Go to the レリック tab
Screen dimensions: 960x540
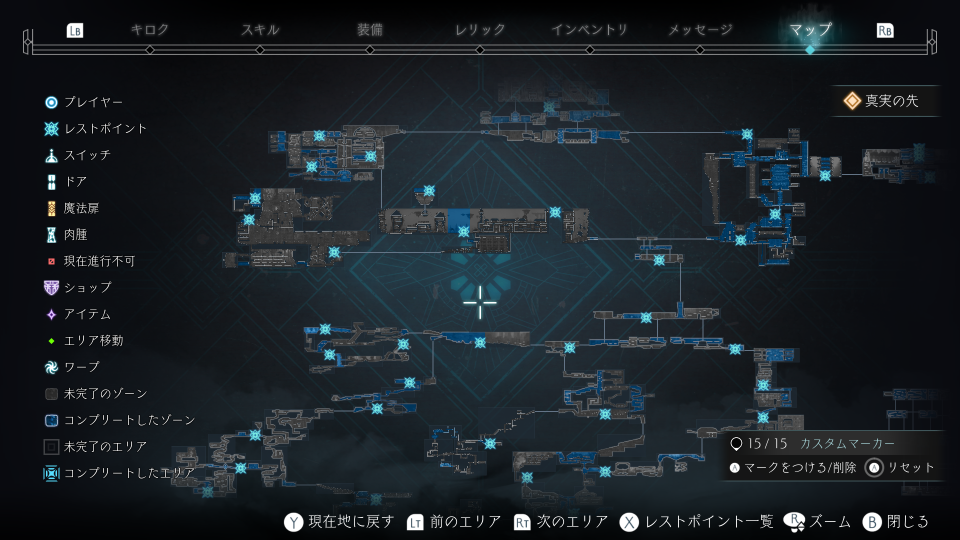pos(480,30)
